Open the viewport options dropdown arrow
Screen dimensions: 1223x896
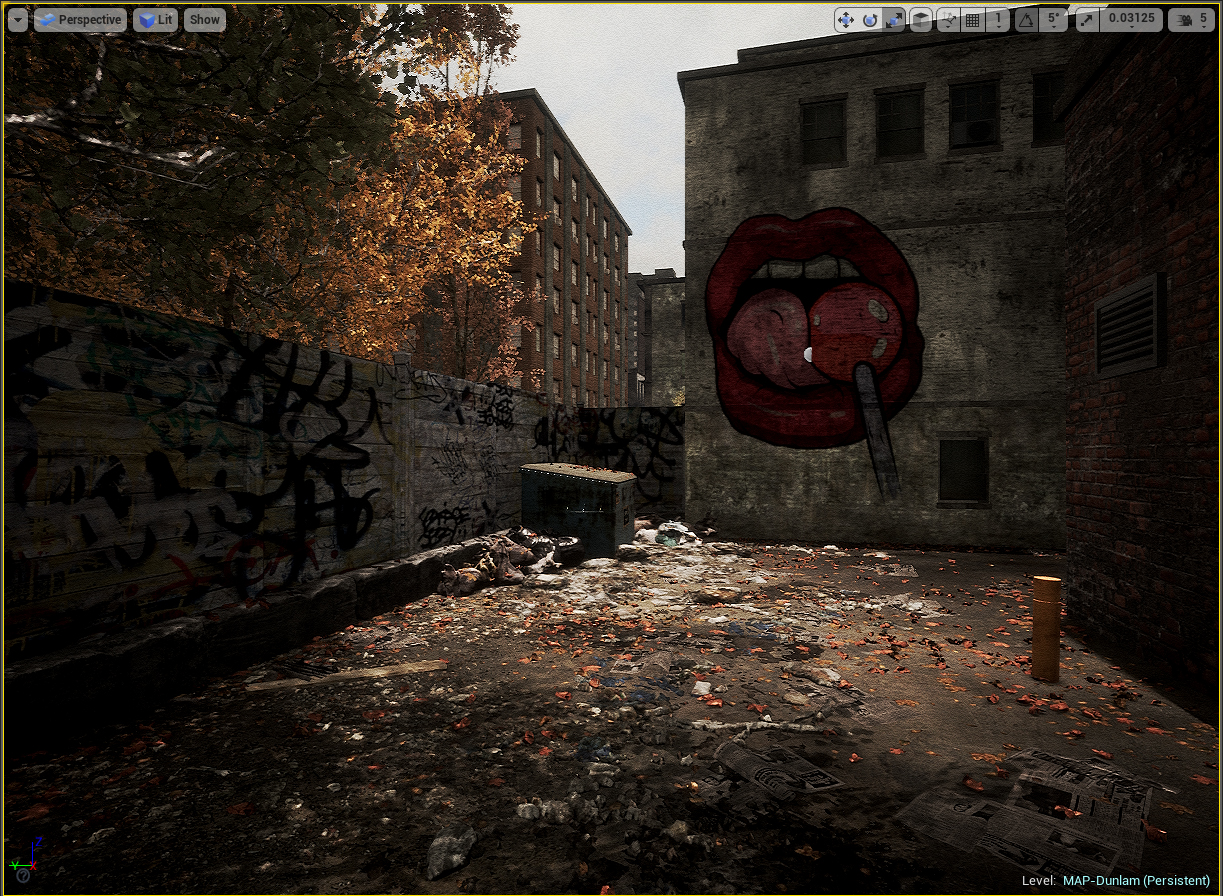coord(18,20)
